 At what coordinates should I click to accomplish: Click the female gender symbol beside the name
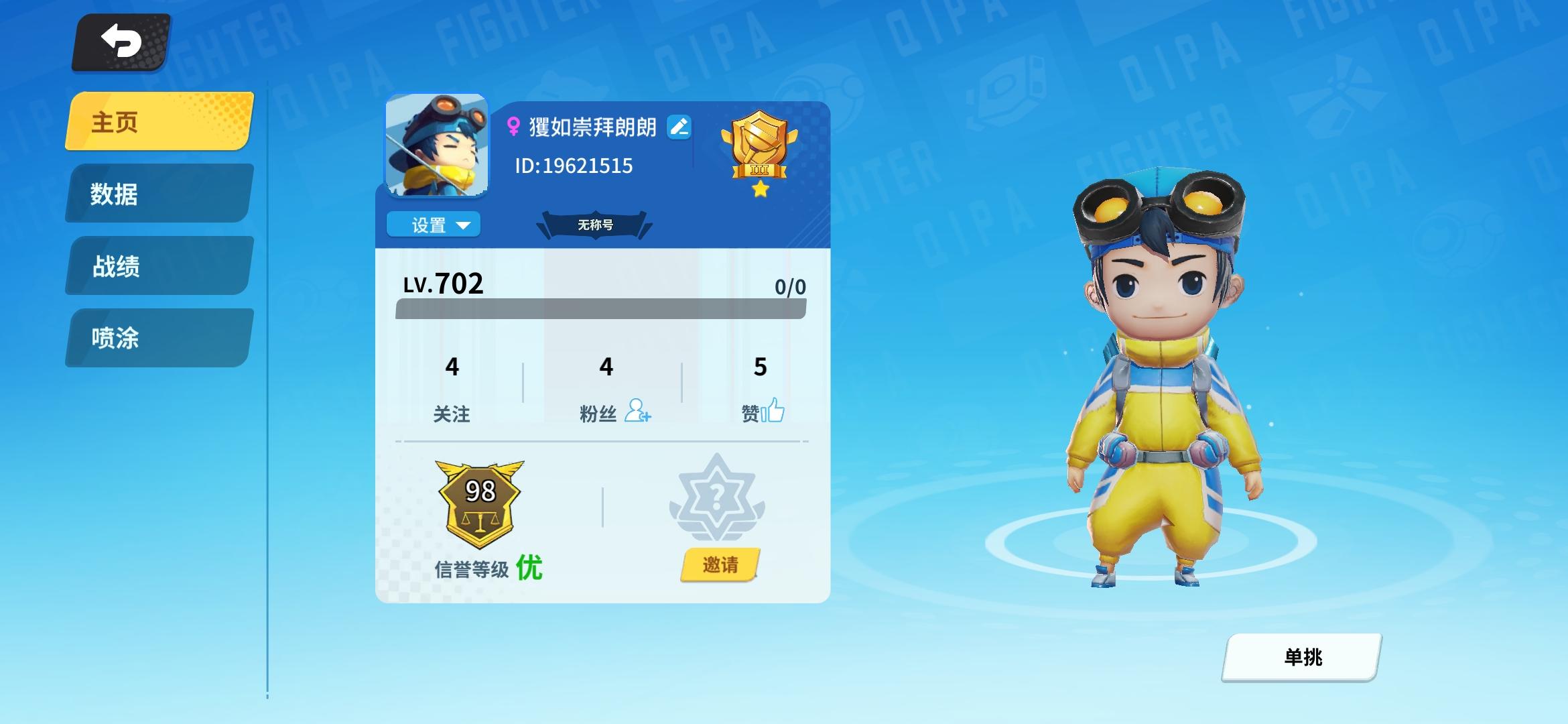click(x=513, y=126)
